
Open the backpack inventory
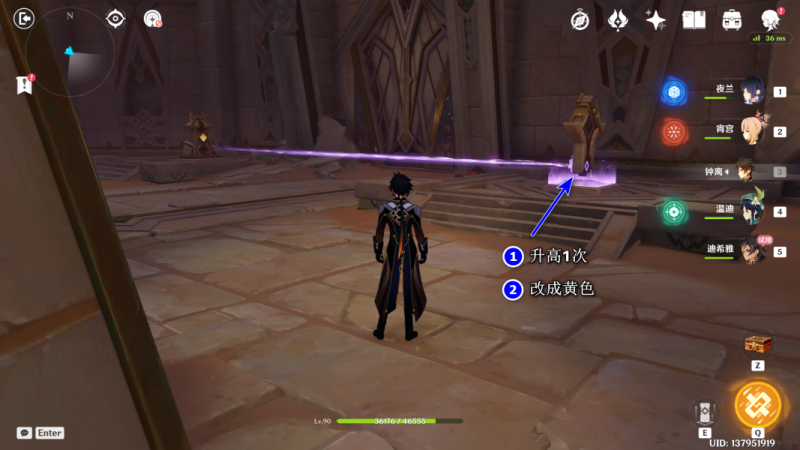click(x=732, y=20)
